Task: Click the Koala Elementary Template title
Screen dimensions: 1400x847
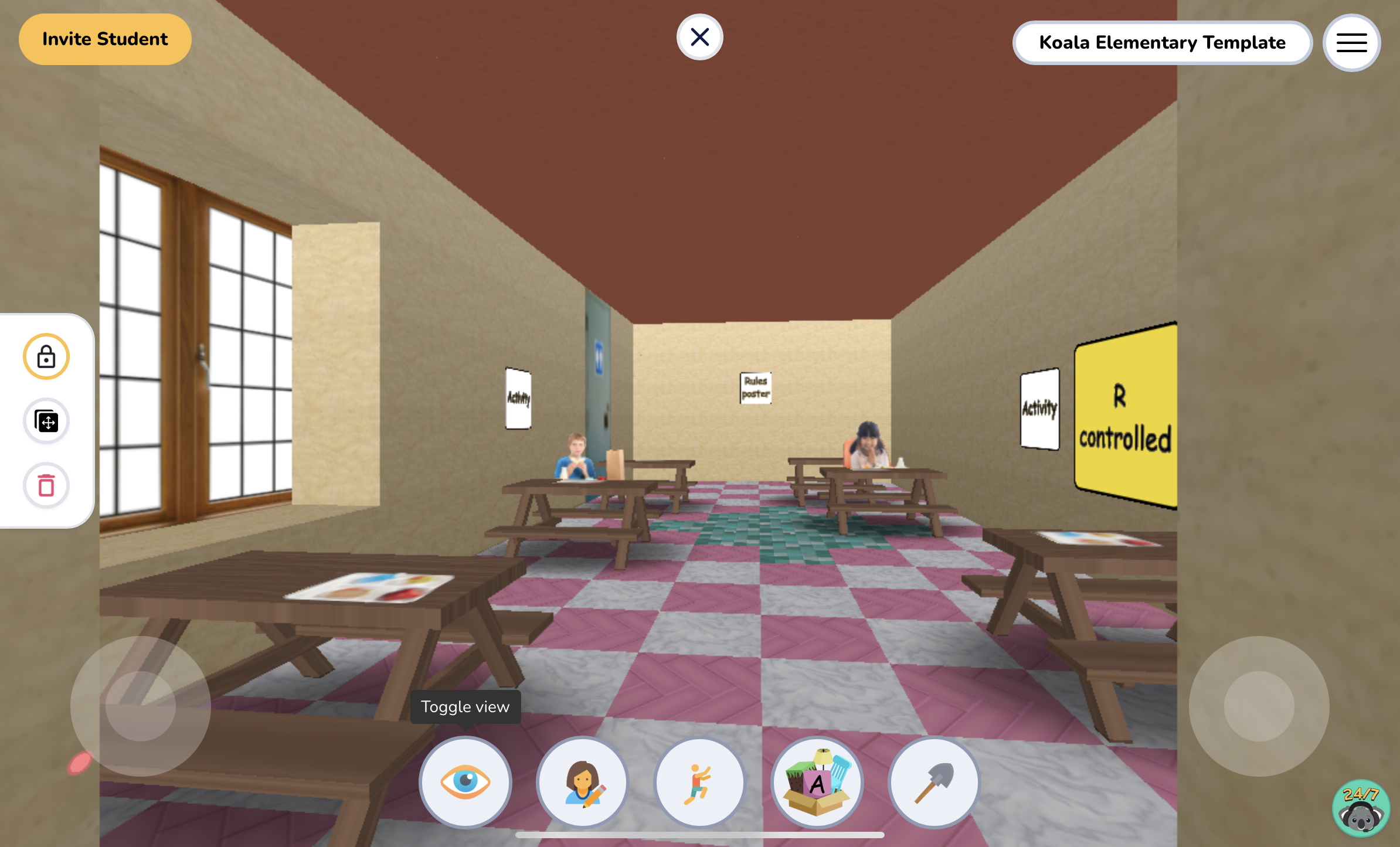Action: pos(1161,42)
